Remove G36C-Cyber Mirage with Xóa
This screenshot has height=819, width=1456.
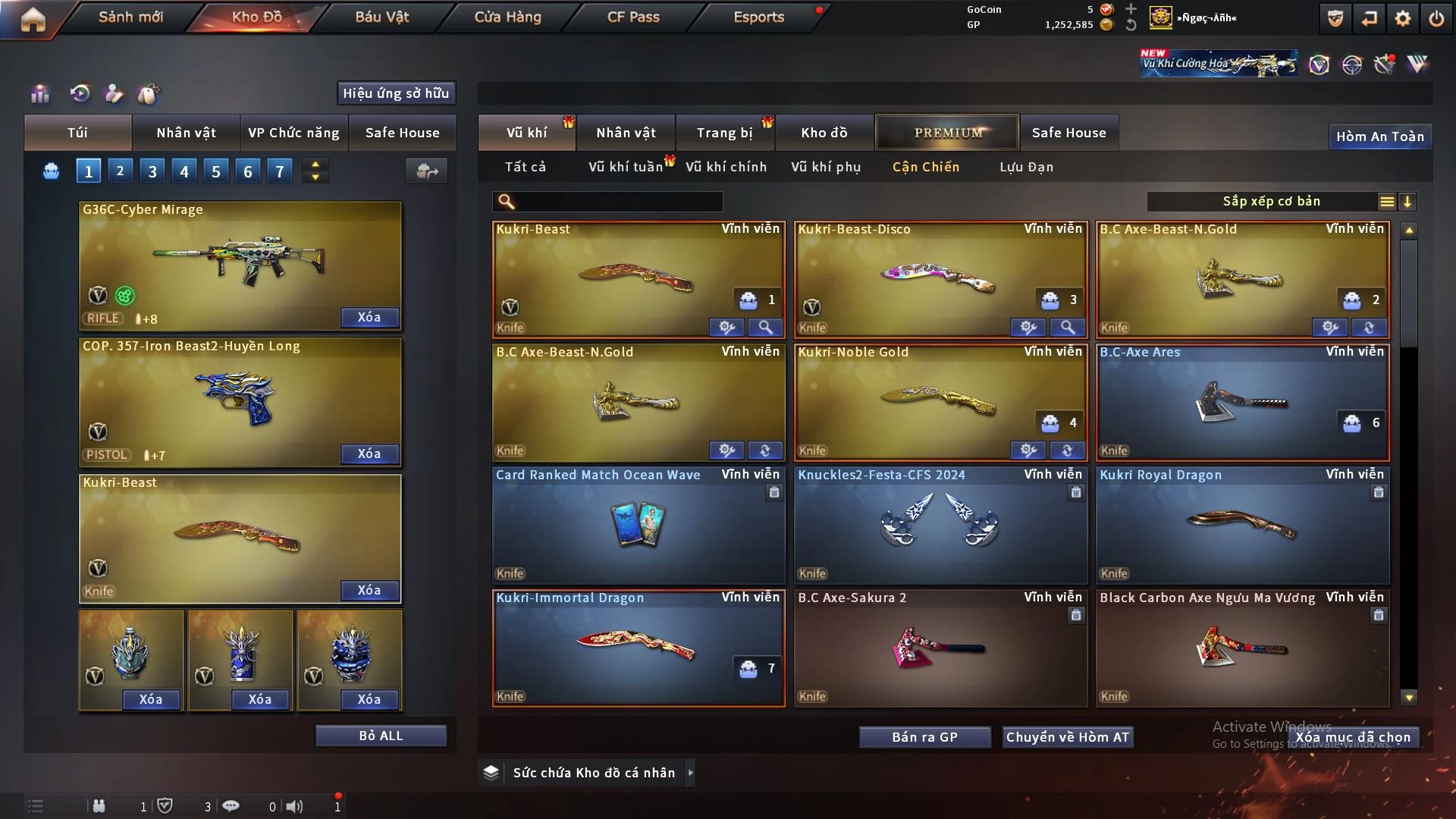(369, 317)
